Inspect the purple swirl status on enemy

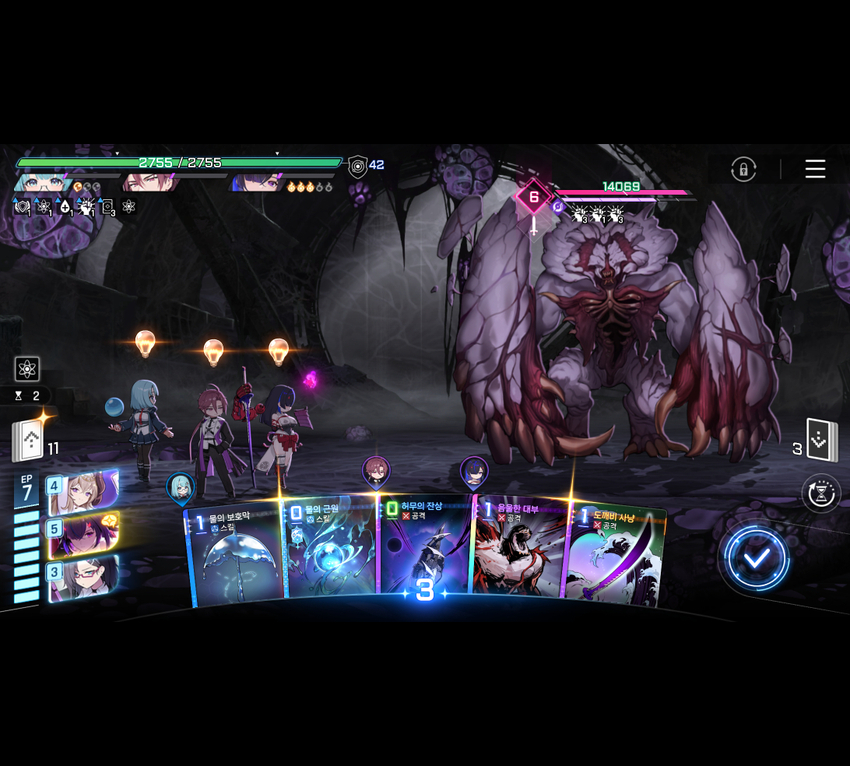[x=558, y=207]
